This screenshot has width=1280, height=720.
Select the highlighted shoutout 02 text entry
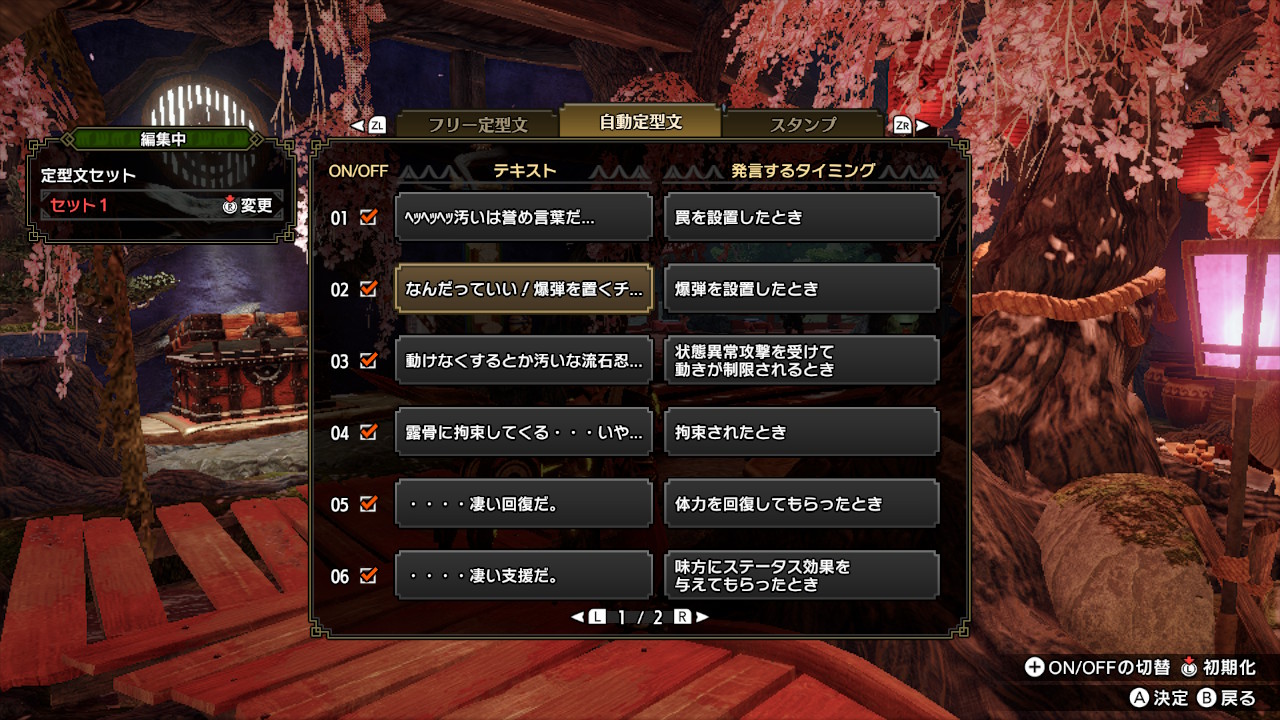tap(527, 288)
